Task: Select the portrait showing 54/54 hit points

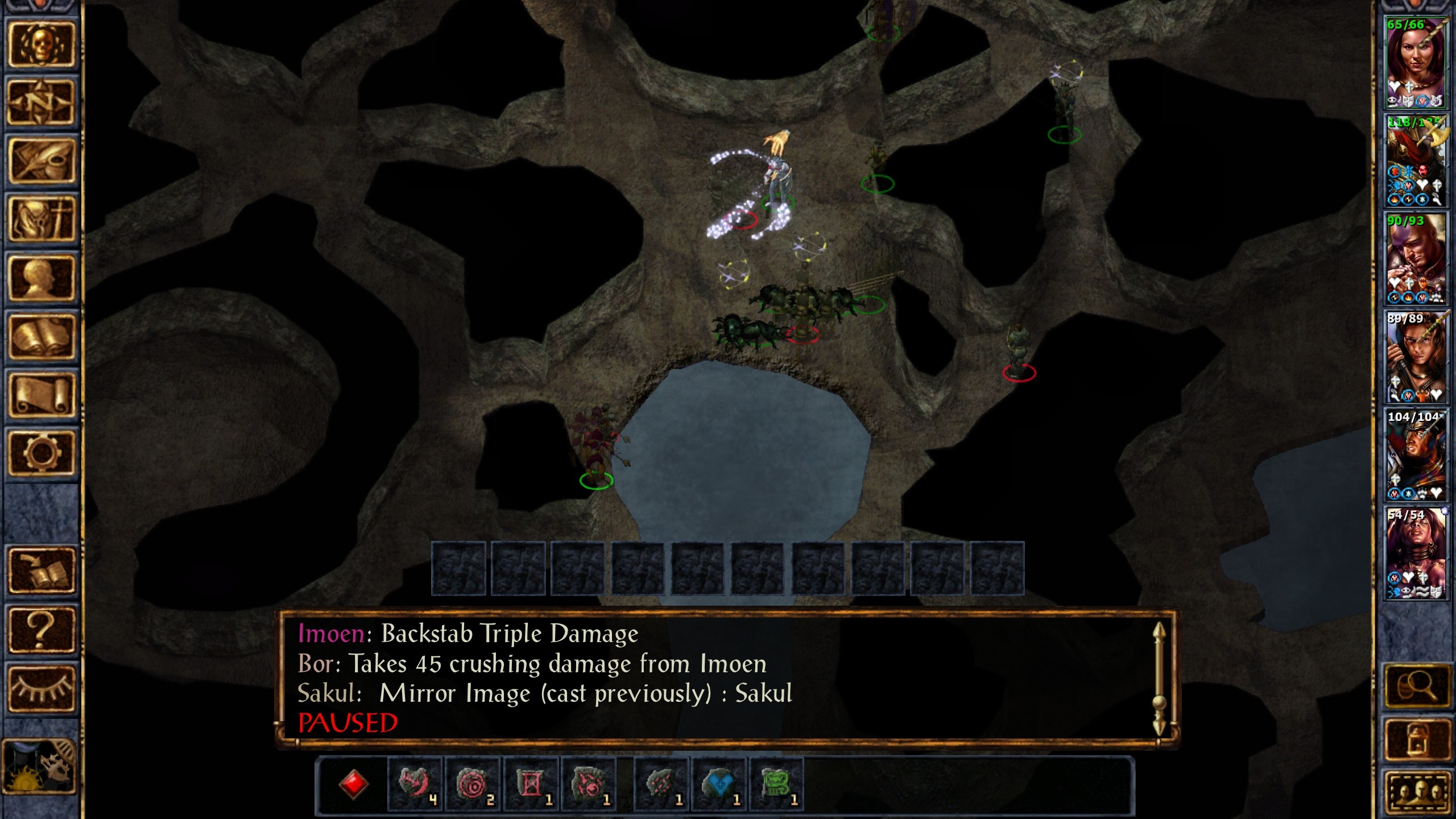Action: click(1416, 553)
